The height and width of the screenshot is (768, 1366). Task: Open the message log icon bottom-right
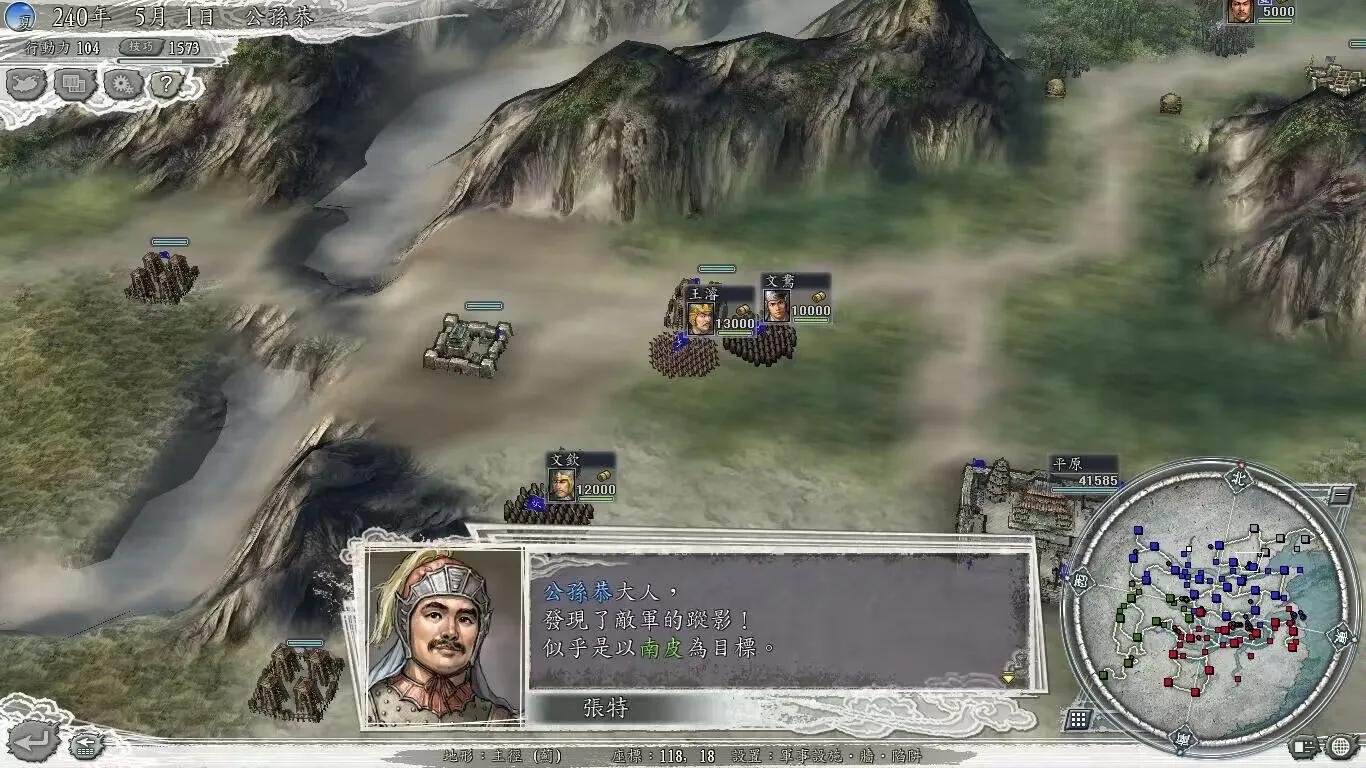pos(1302,747)
